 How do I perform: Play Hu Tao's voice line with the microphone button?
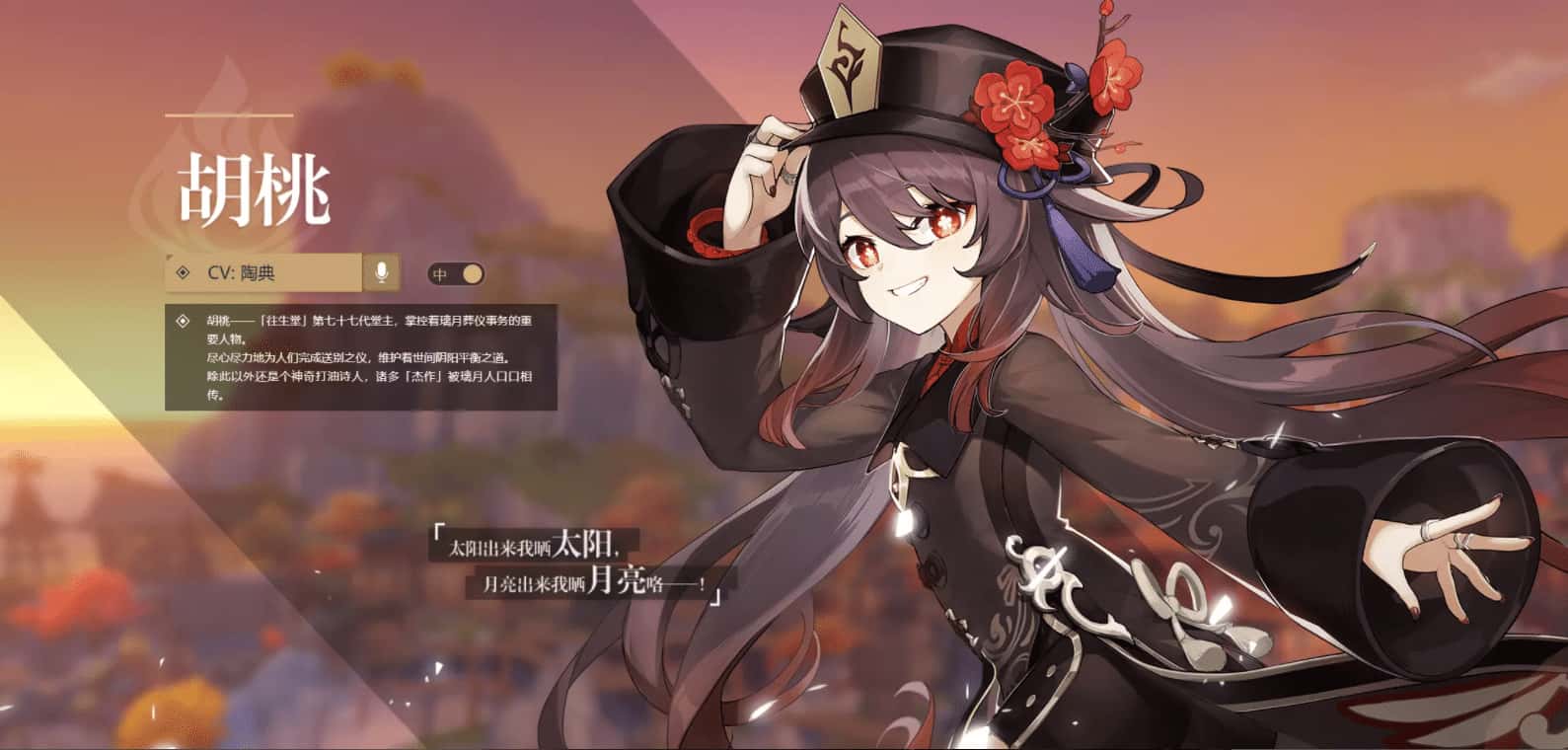[381, 272]
